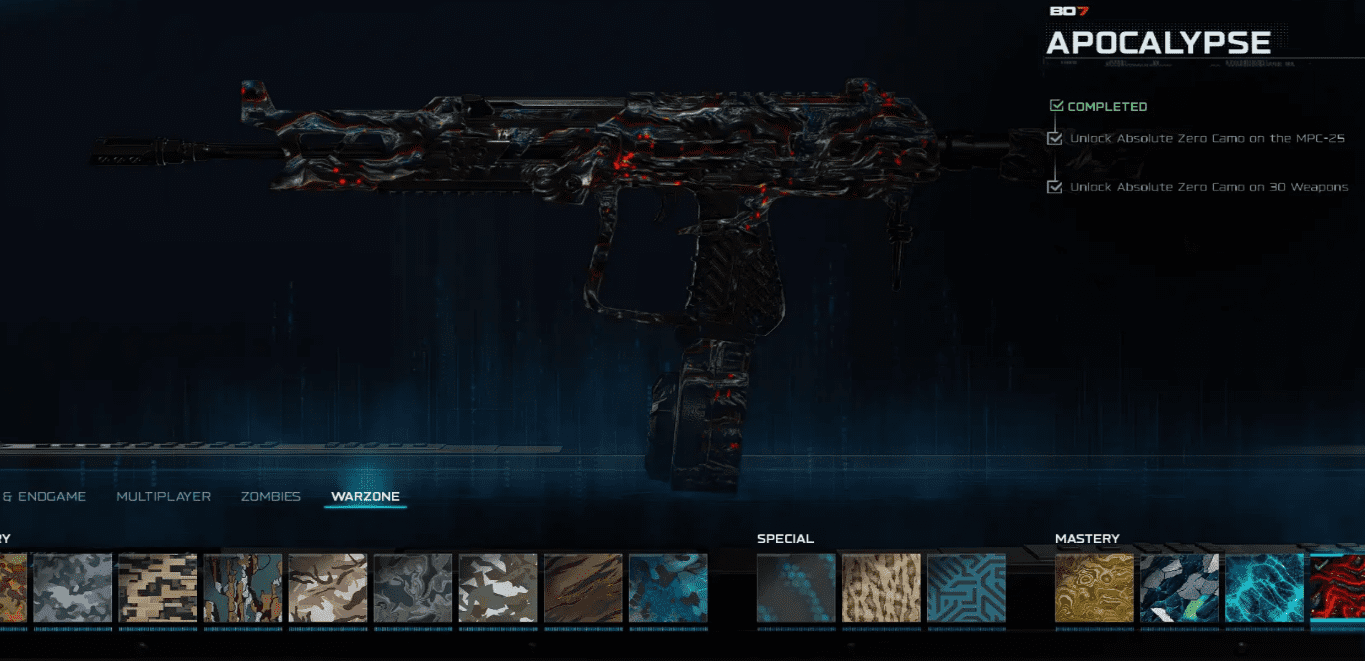Select the blue maze pattern special camo
This screenshot has height=661, width=1365.
click(x=966, y=588)
